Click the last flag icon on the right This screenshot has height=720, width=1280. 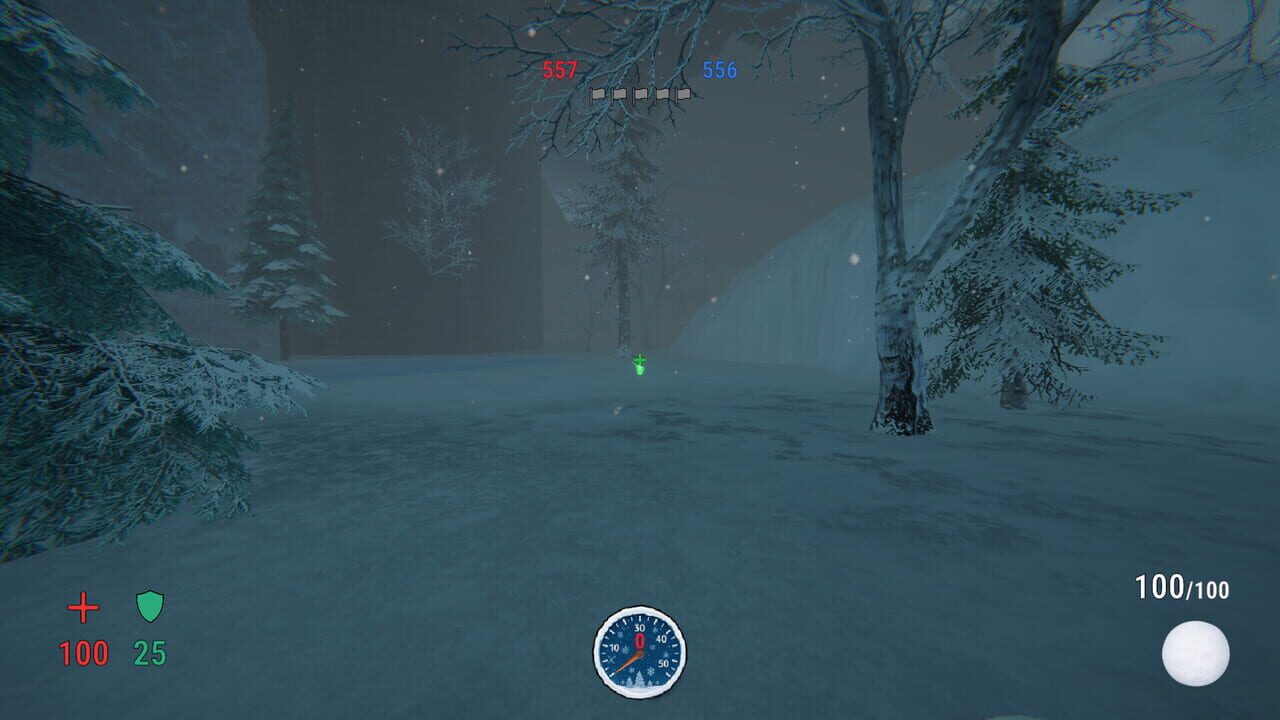684,94
